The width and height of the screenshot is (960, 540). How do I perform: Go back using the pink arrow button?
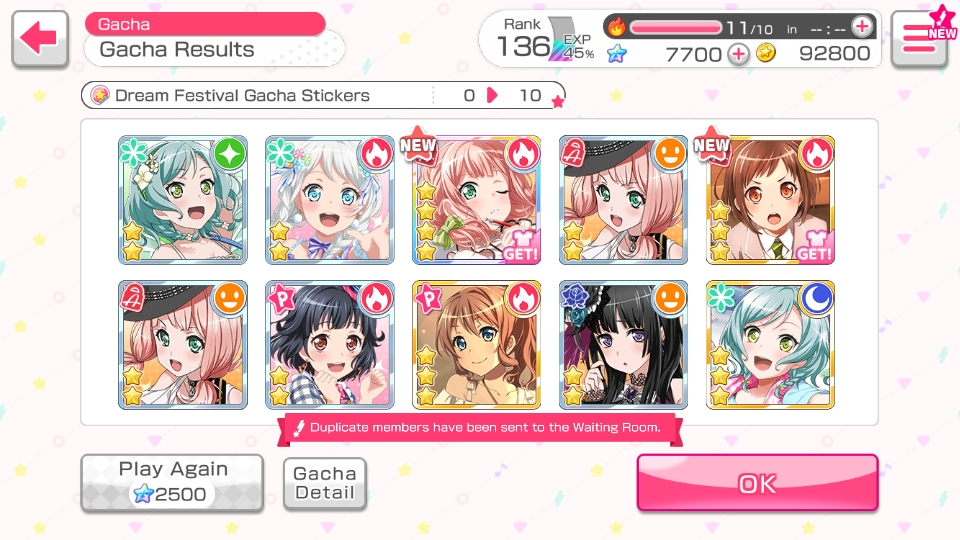coord(40,40)
